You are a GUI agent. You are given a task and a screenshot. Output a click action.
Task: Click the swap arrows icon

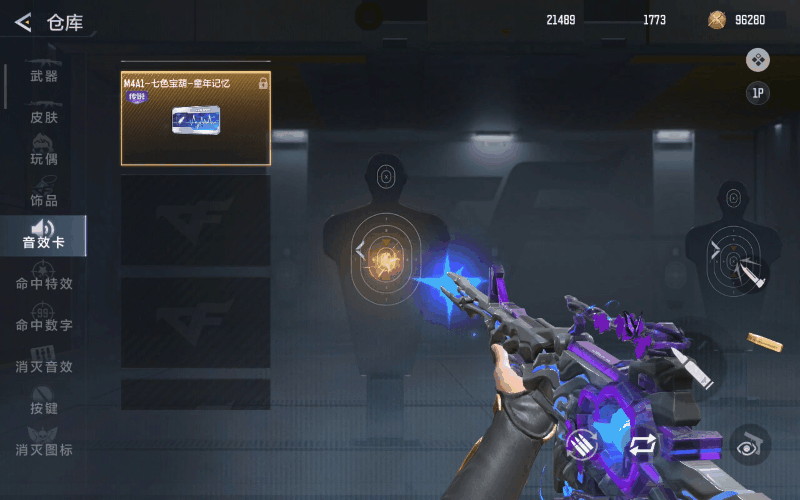coord(641,445)
